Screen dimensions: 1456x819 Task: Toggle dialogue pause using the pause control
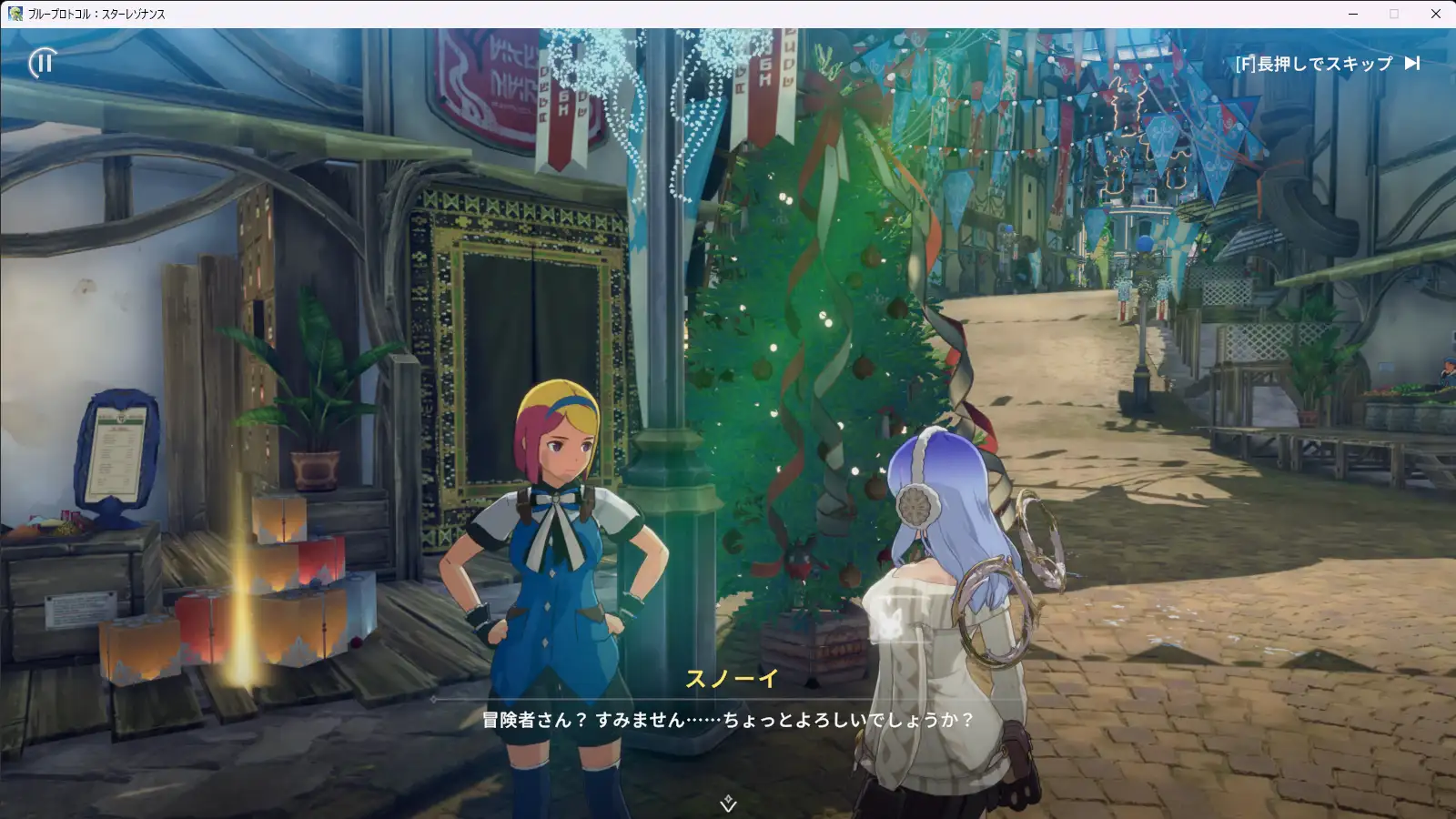coord(41,64)
